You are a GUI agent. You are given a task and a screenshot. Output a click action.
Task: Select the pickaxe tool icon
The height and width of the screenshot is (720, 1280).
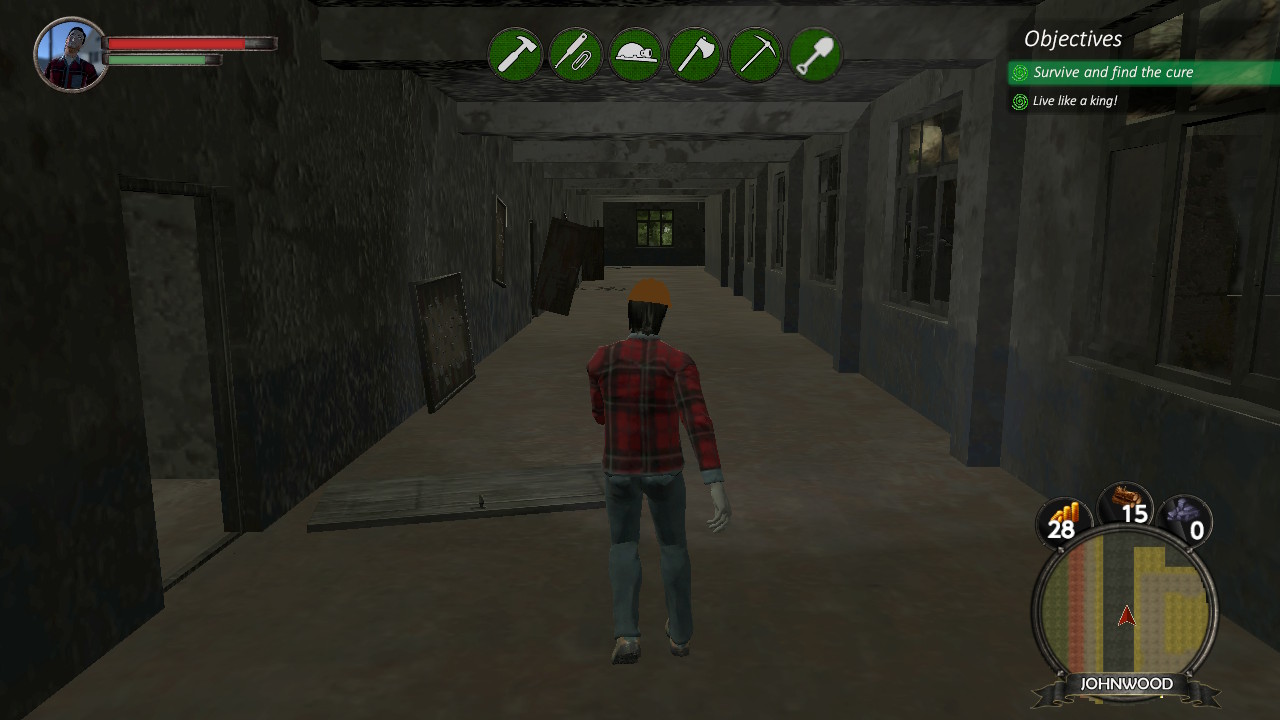point(756,55)
